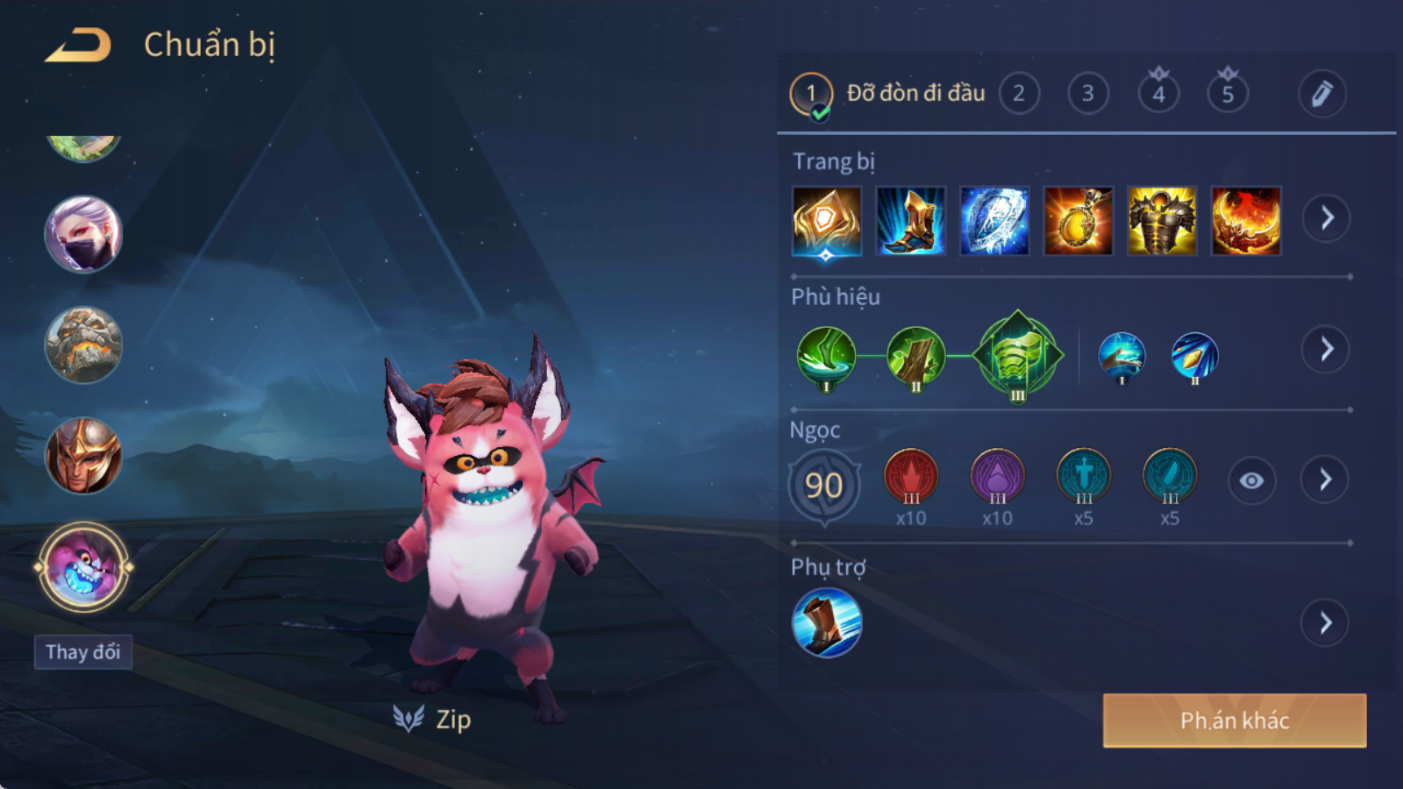Pick the golden-helmet warrior portrait
The width and height of the screenshot is (1403, 789).
[x=83, y=456]
